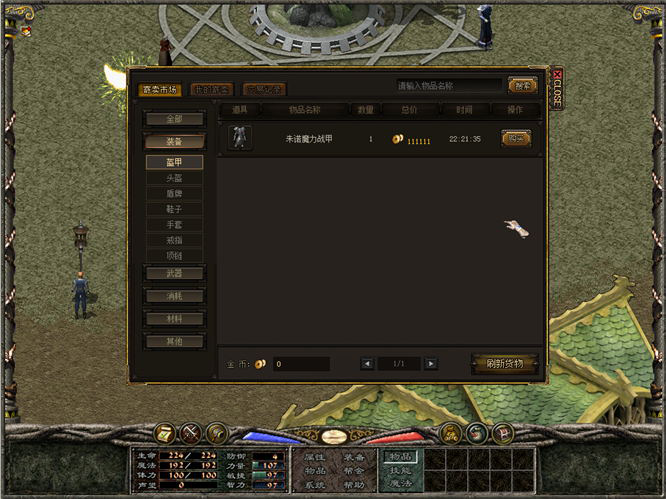666x499 pixels.
Task: Open the 其他 other category
Action: 175,342
